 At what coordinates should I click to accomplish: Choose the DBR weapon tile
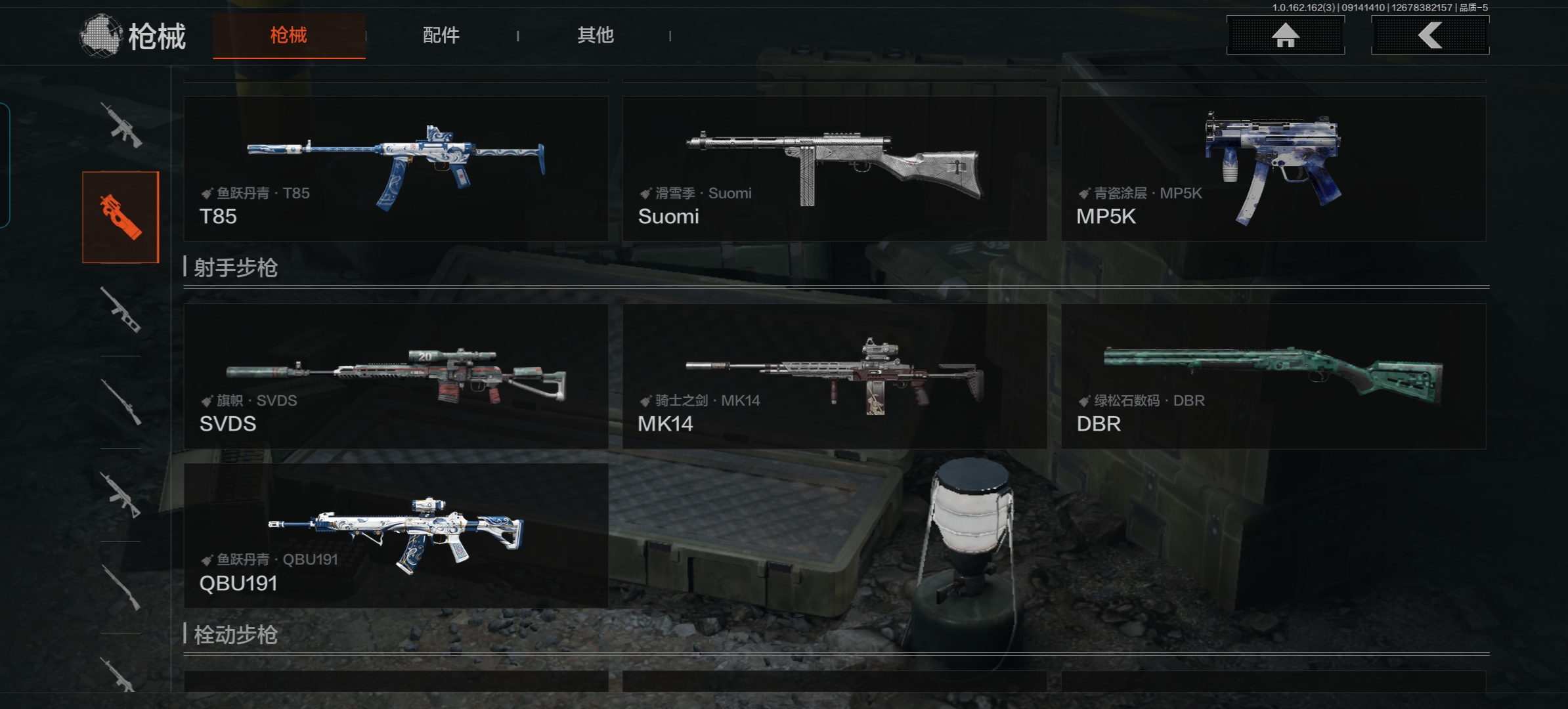coord(1273,376)
